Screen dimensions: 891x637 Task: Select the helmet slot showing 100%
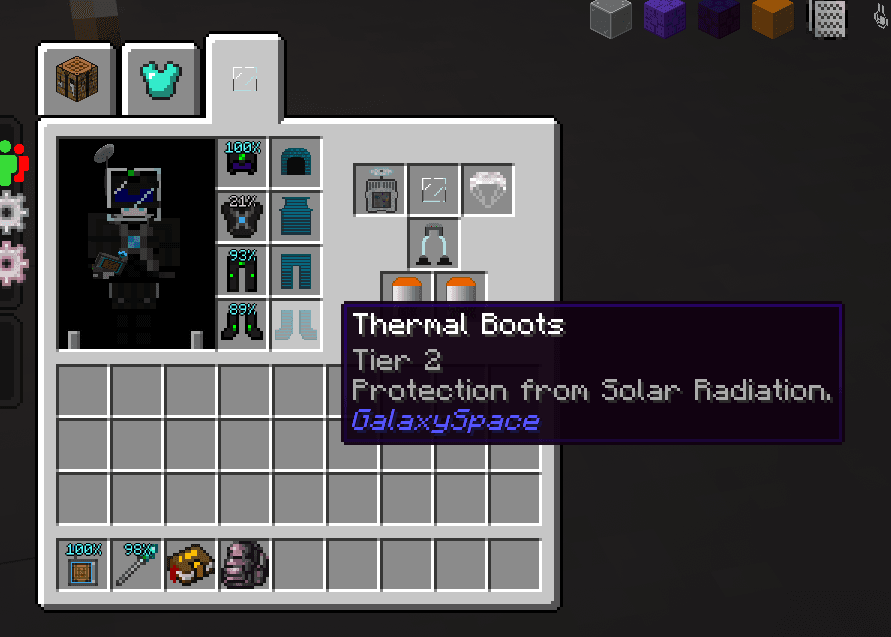(x=243, y=163)
